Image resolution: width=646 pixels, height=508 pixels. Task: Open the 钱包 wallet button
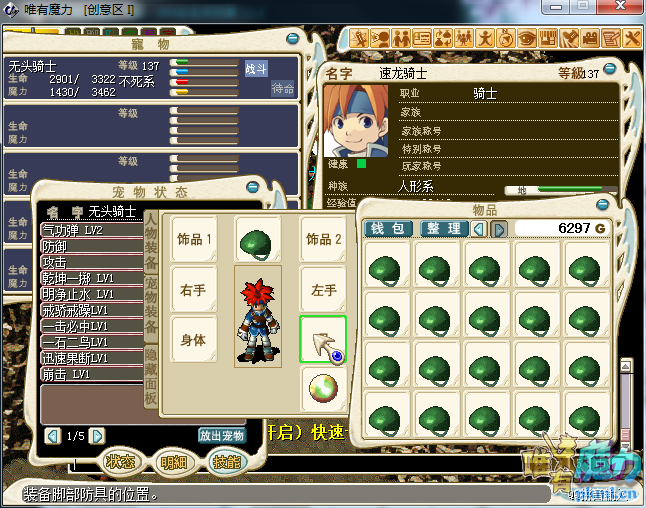pos(388,229)
